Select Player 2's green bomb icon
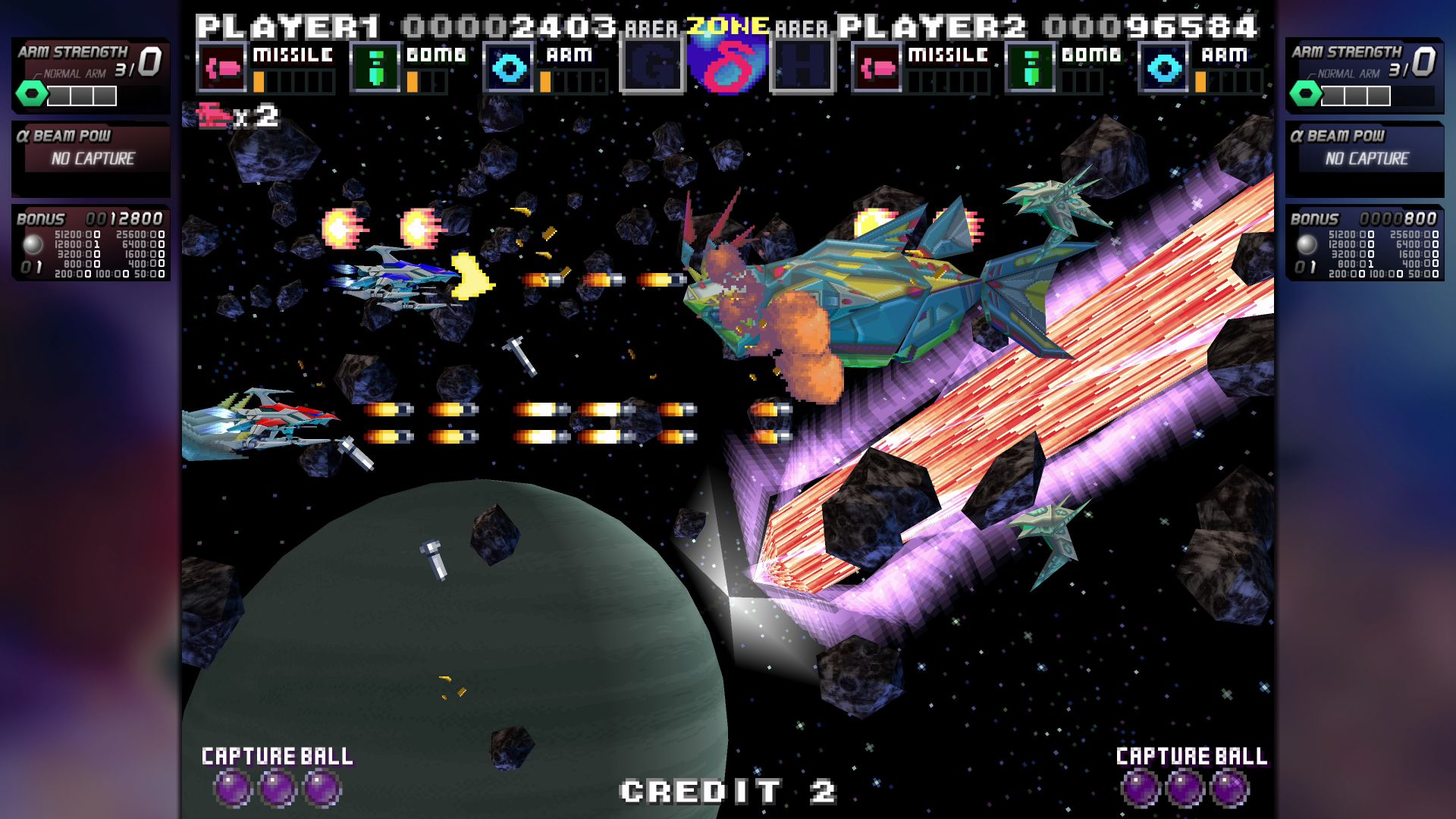The image size is (1456, 819). (1030, 68)
